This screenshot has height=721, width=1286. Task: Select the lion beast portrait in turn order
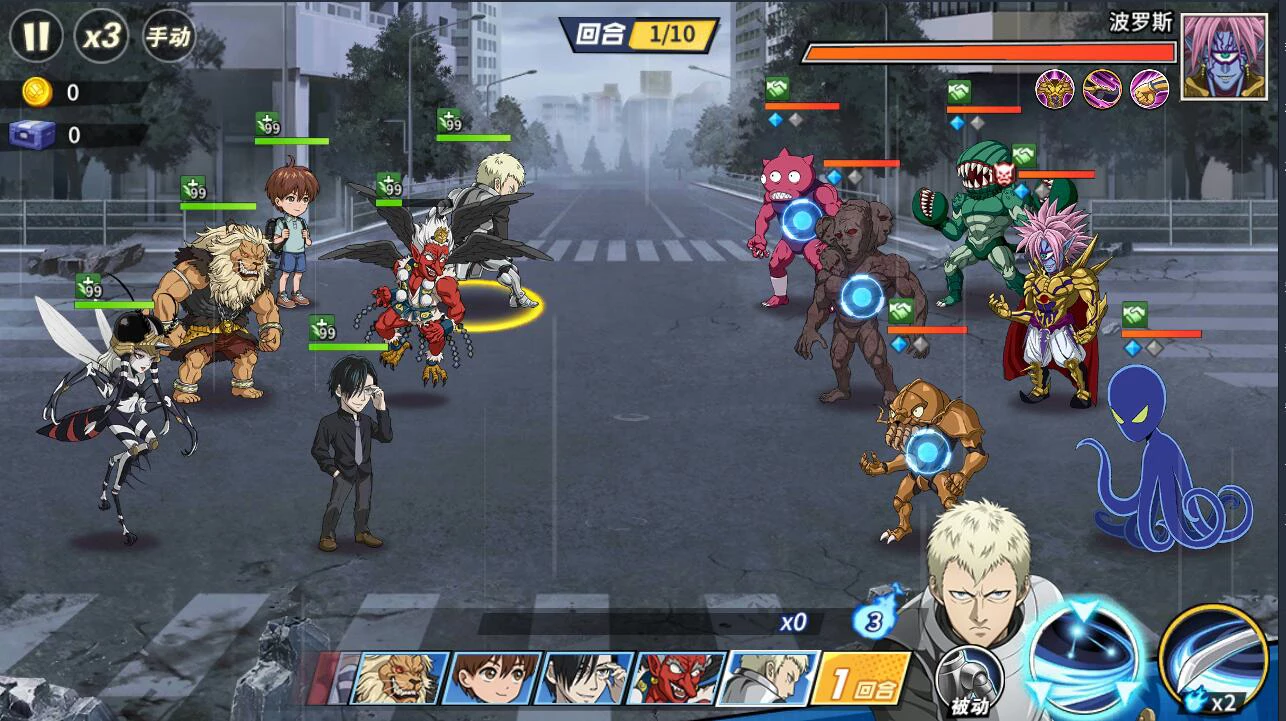tap(402, 678)
